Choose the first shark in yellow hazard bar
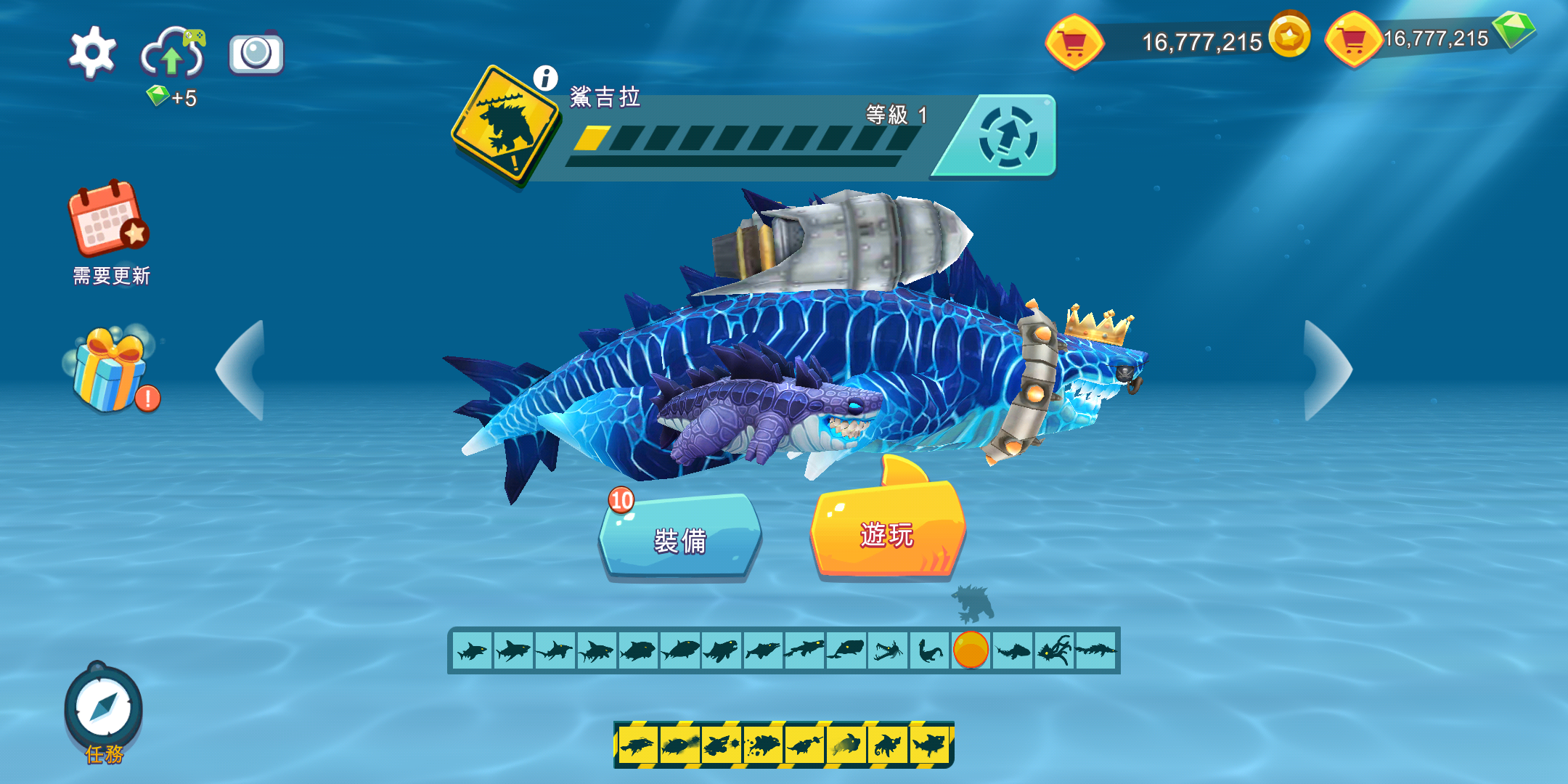 coord(638,745)
